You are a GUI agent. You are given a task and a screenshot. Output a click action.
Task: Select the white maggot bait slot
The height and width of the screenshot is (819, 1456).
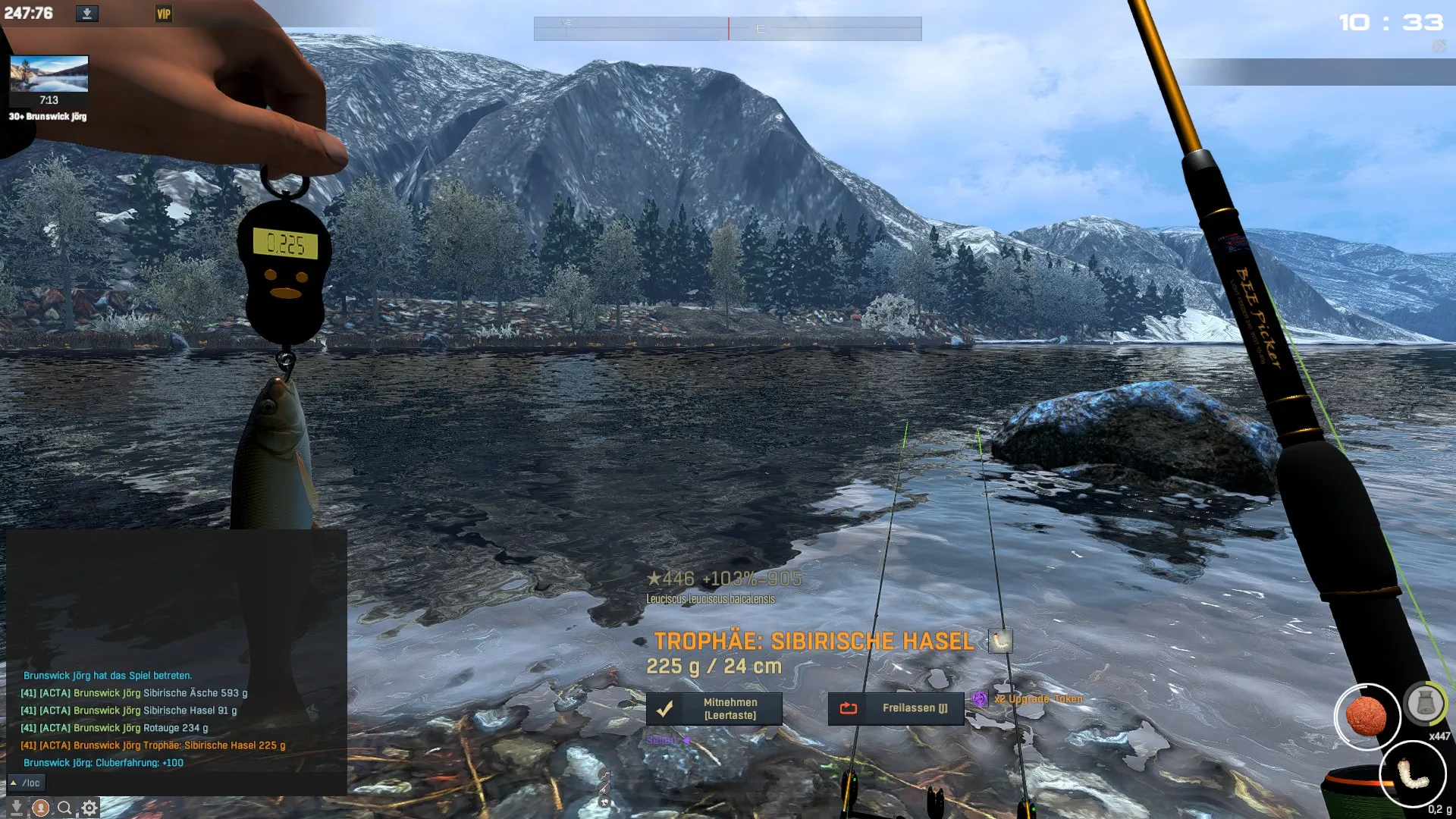(x=1412, y=774)
